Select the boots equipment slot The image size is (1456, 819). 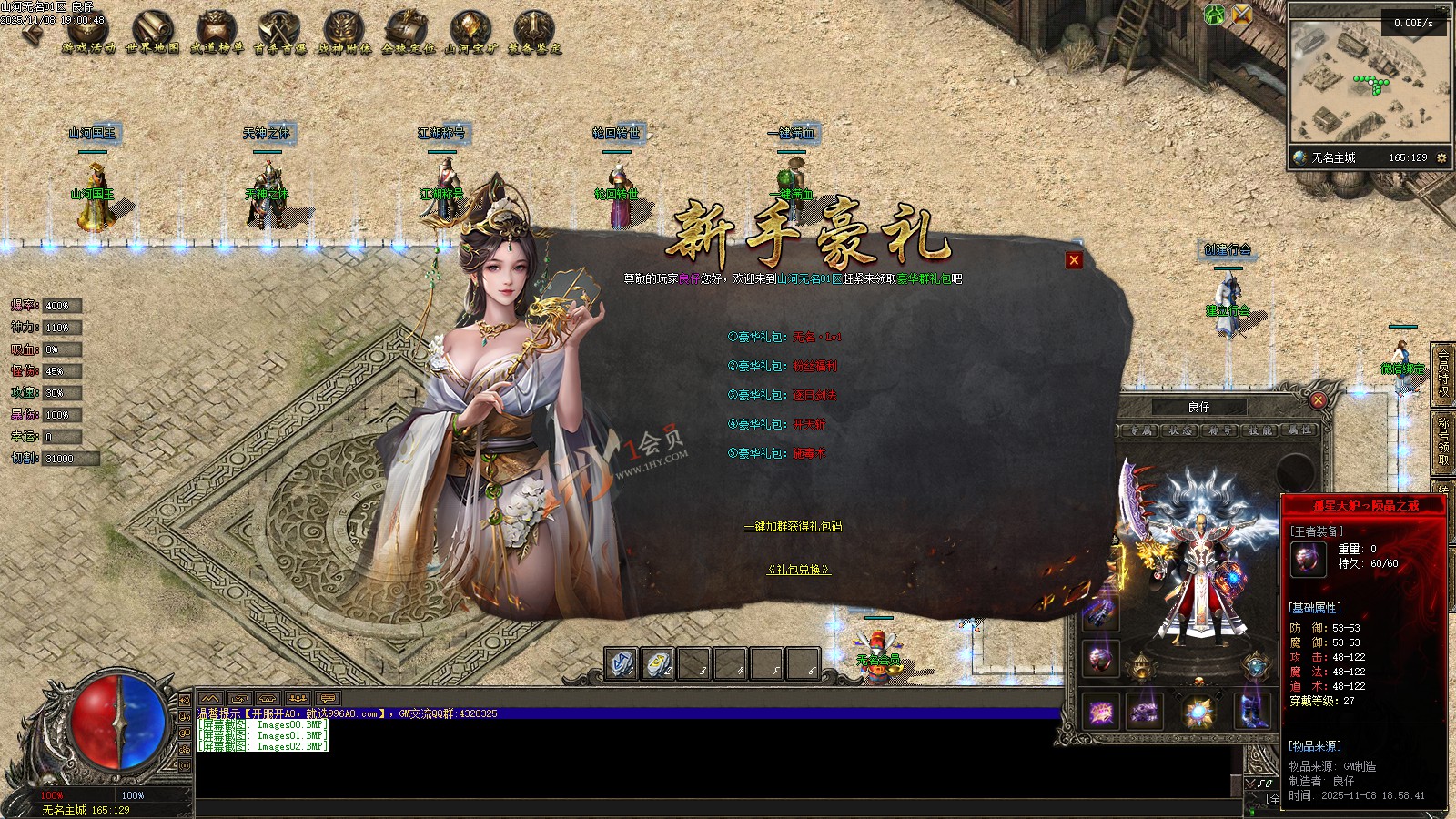click(x=1252, y=712)
